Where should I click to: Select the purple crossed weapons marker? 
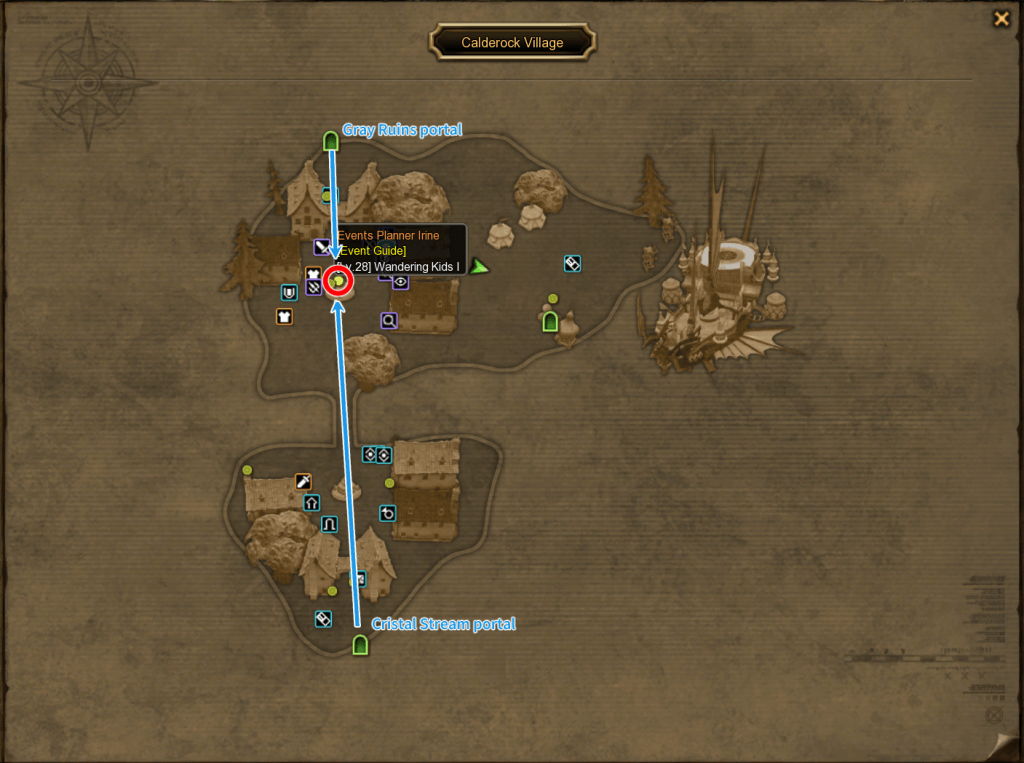tap(315, 288)
